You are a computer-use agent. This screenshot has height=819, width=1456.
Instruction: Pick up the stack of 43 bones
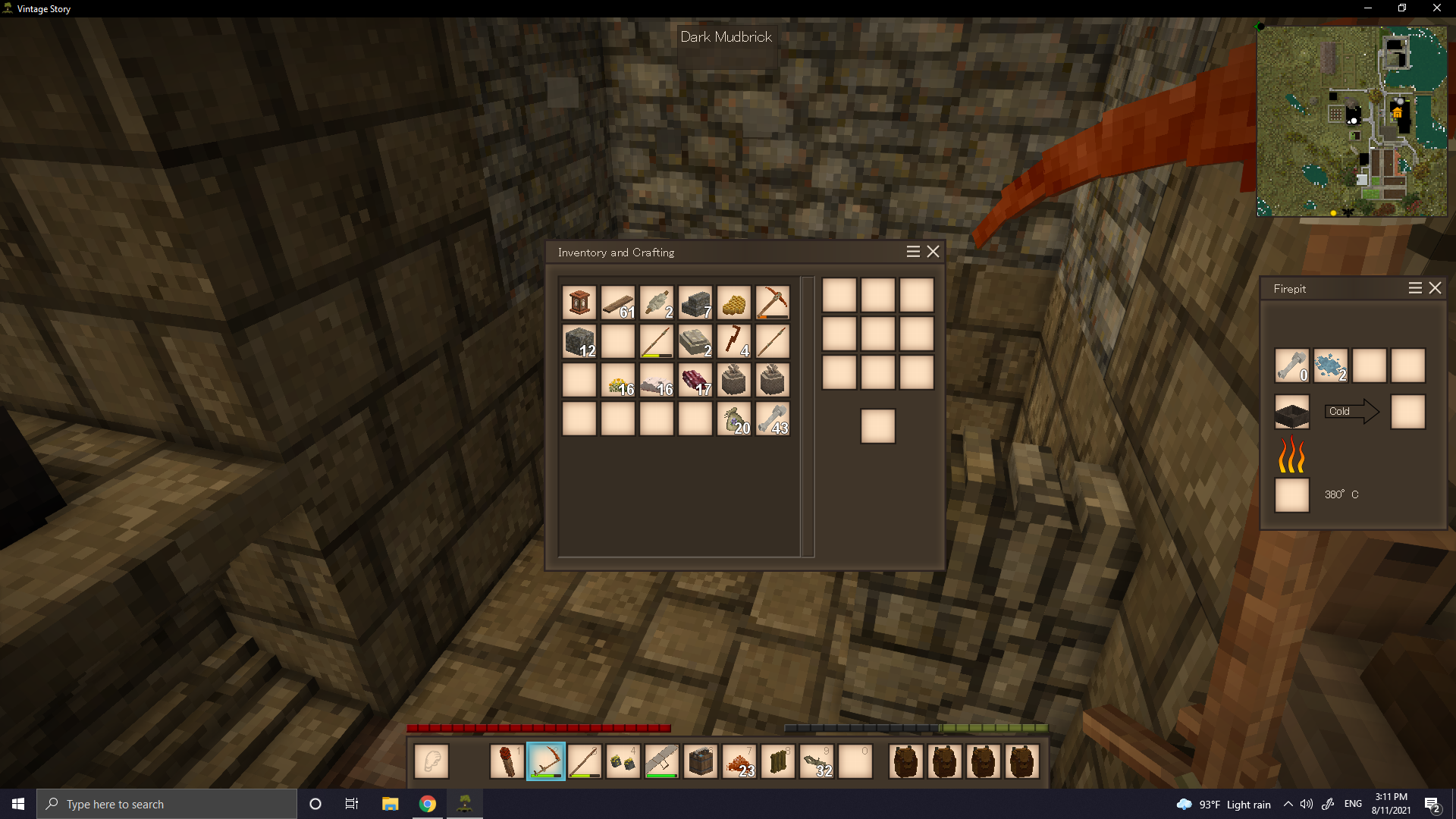point(772,419)
